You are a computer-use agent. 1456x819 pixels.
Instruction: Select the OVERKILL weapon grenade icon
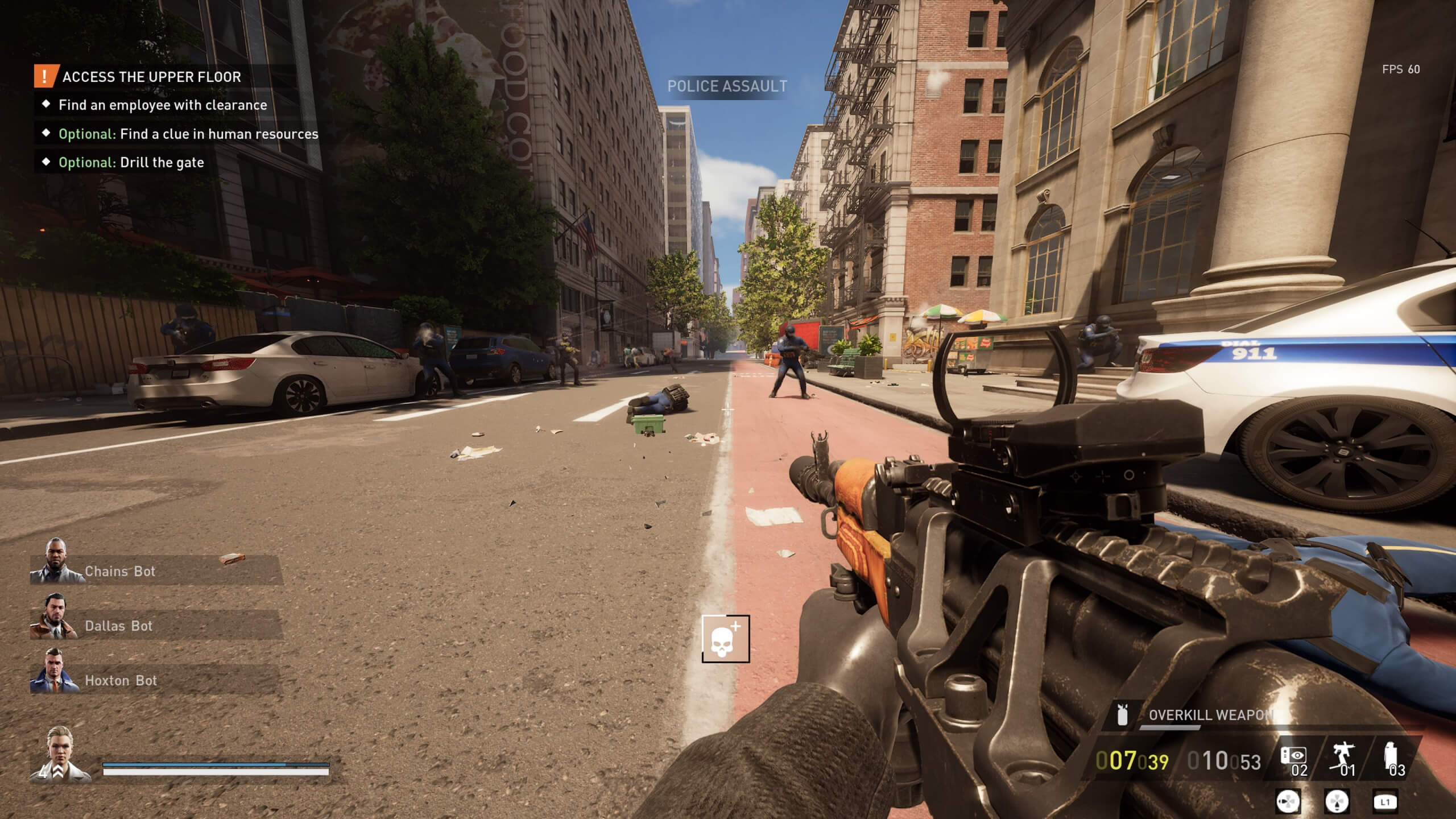pos(1122,714)
